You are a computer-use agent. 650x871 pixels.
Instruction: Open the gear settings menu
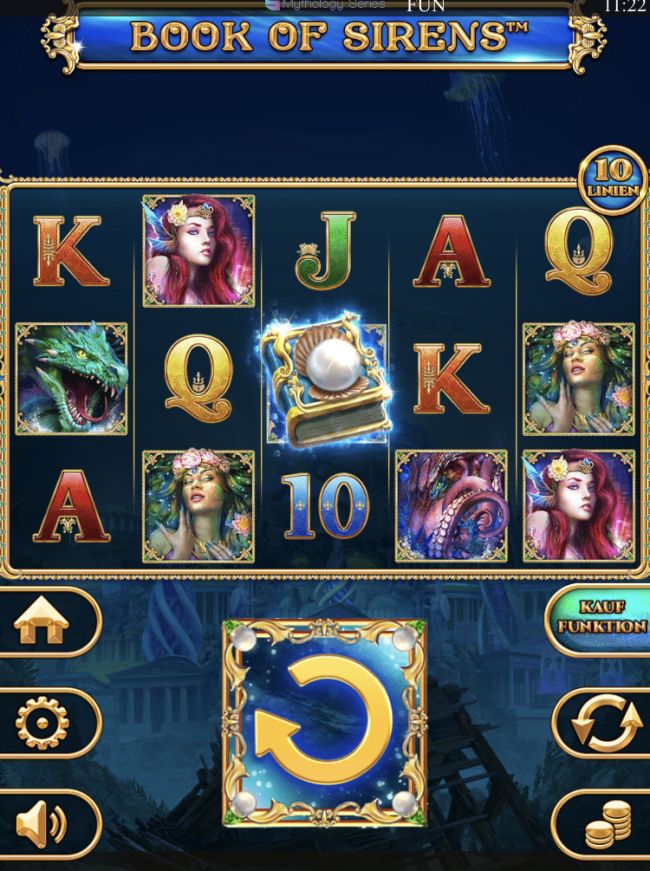pyautogui.click(x=43, y=723)
